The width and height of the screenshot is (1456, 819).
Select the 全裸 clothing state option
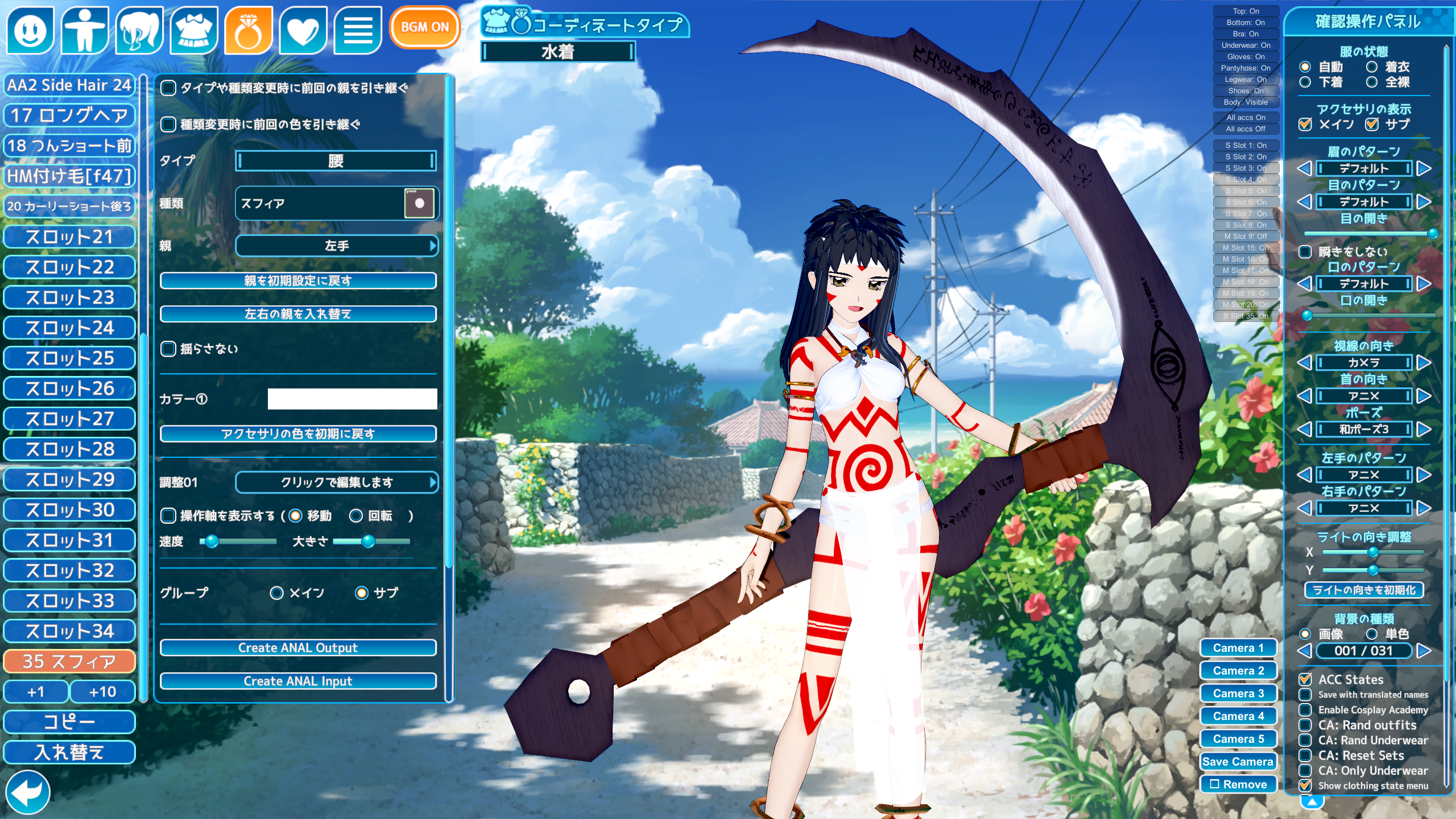coord(1372,82)
